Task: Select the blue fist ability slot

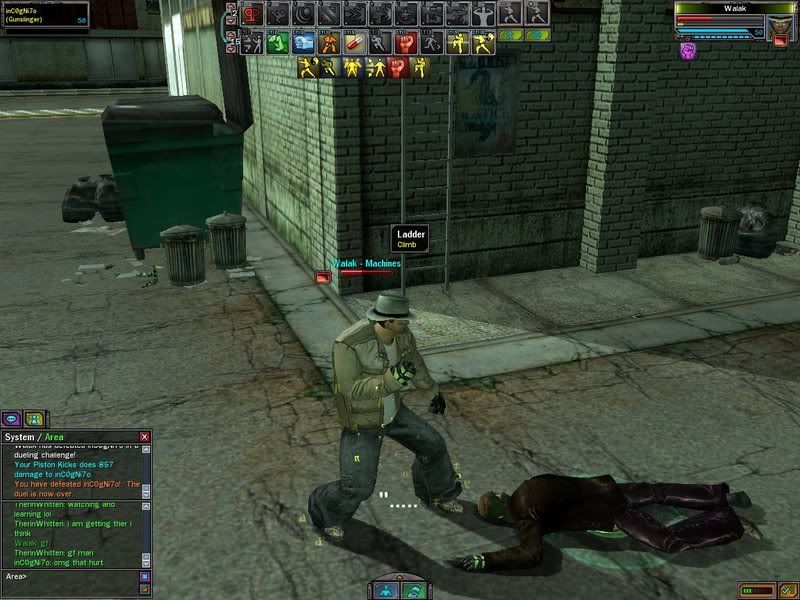Action: pos(305,43)
